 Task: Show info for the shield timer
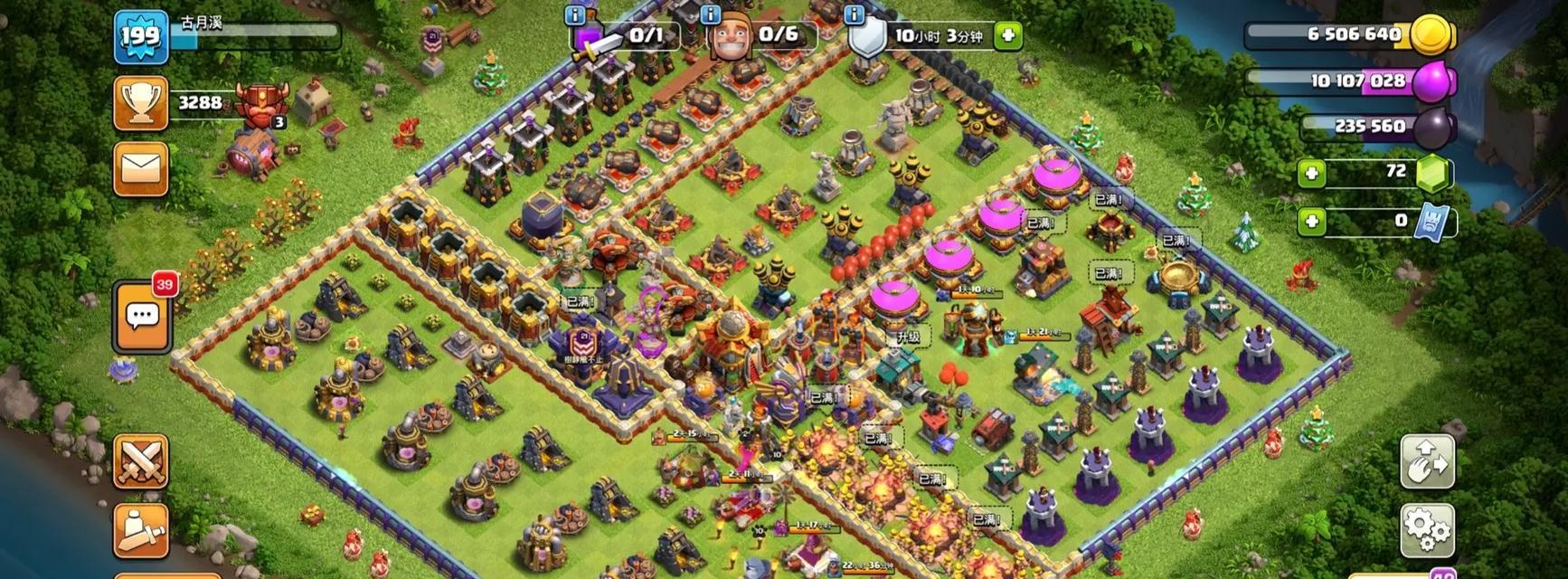(854, 15)
